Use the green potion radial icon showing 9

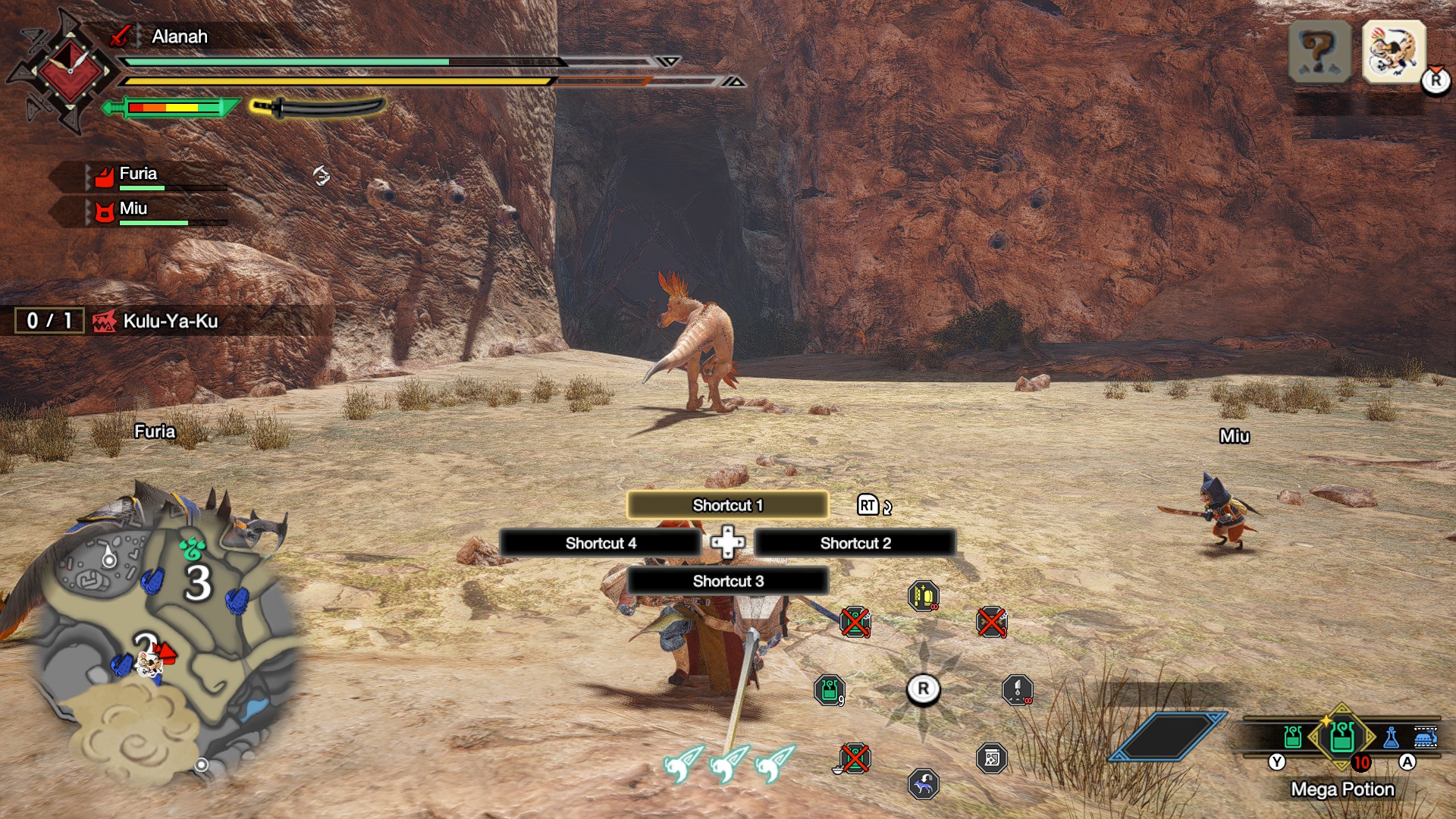click(829, 690)
